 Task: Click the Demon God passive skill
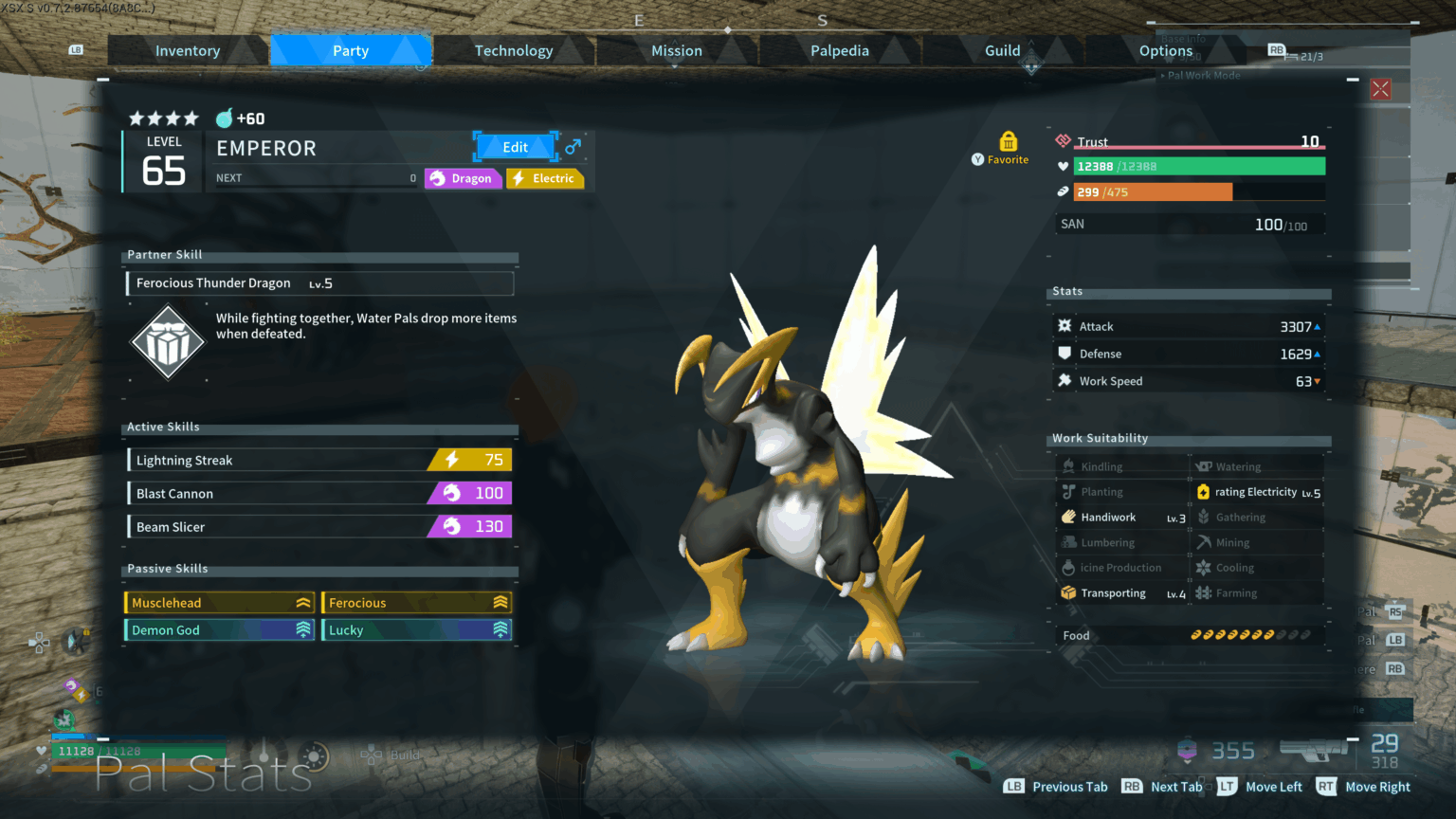click(219, 630)
